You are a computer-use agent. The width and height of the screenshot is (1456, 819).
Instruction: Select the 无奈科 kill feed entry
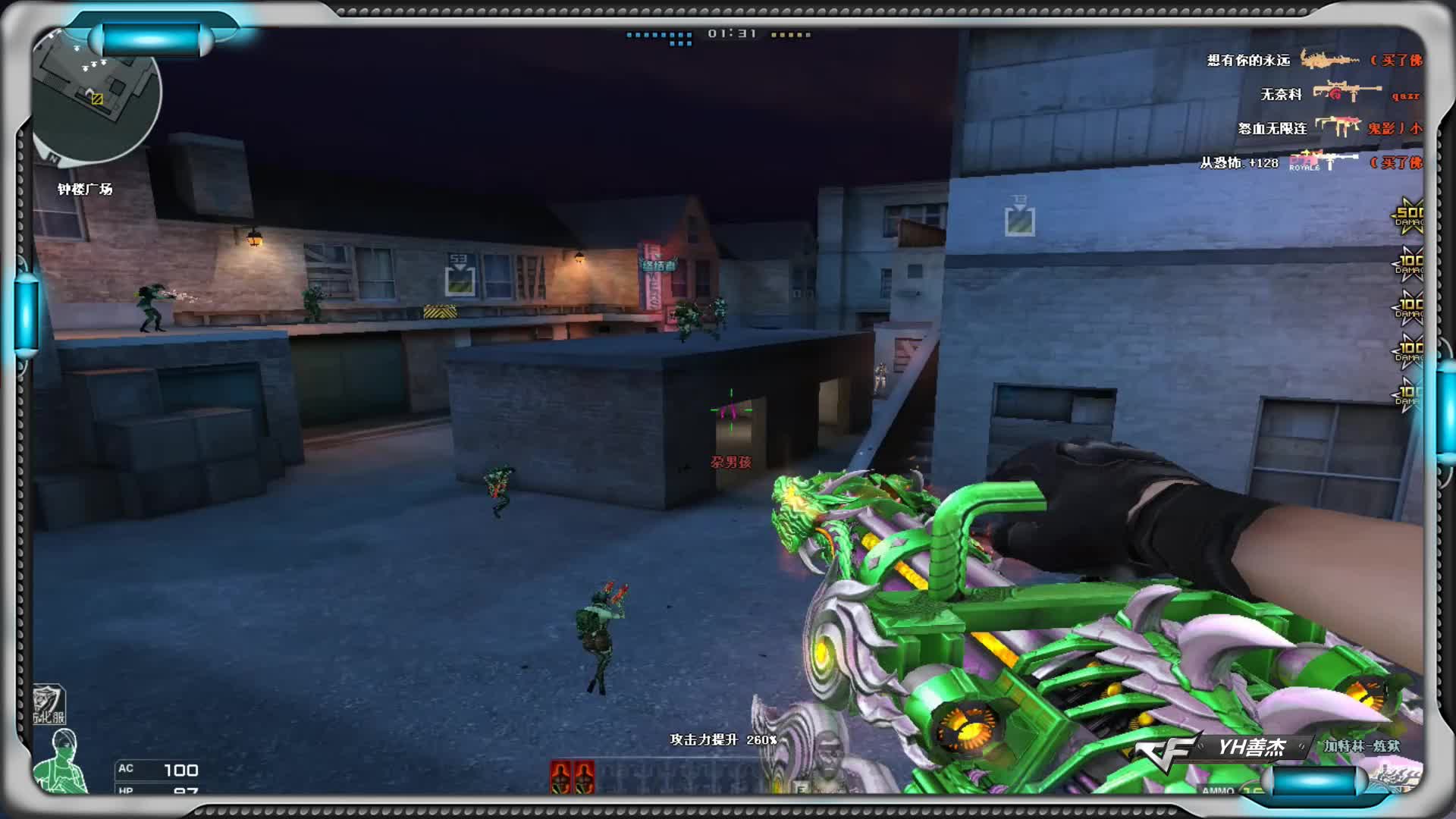click(1338, 94)
